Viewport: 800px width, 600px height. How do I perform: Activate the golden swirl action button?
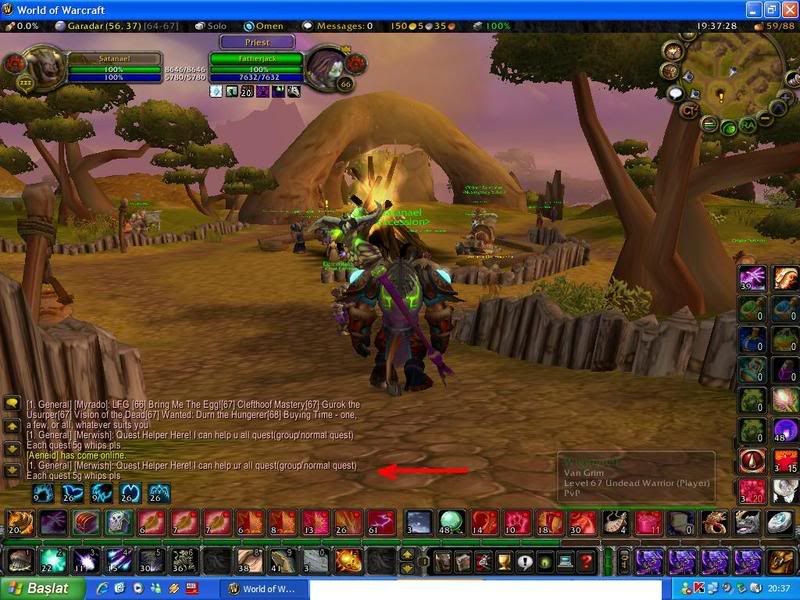(x=347, y=560)
